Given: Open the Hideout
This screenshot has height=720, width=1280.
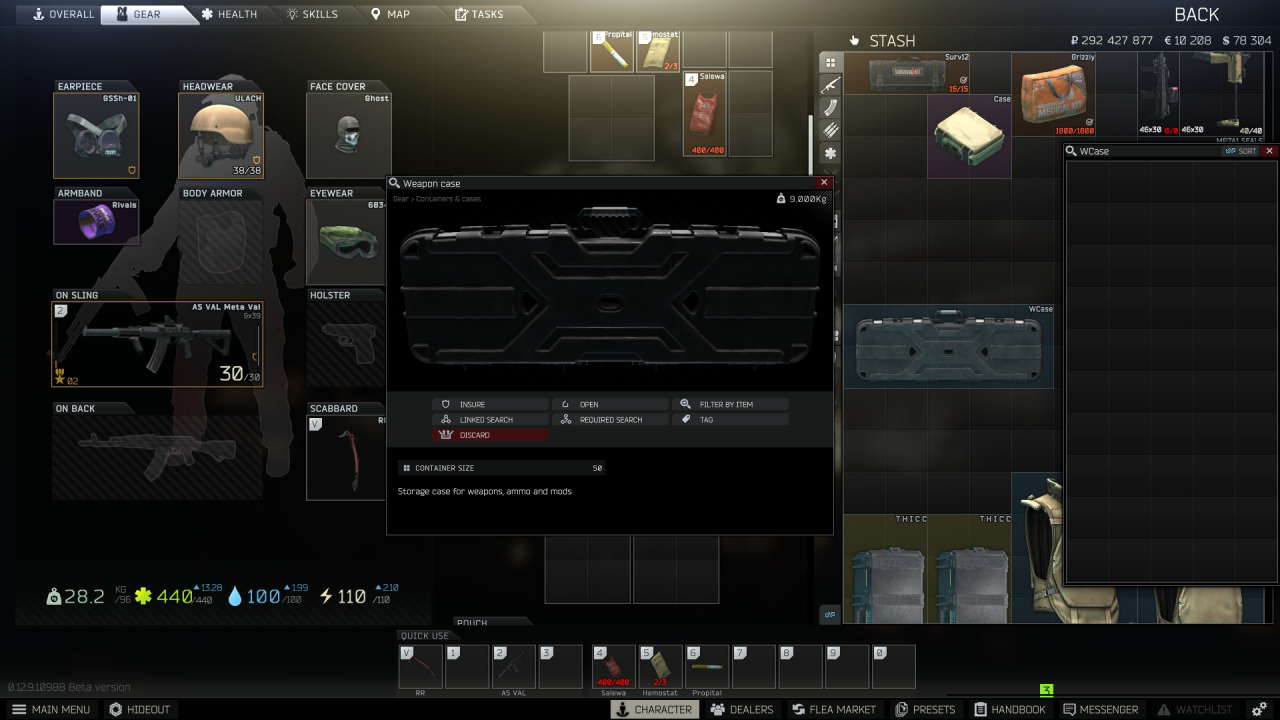Looking at the screenshot, I should (x=140, y=709).
